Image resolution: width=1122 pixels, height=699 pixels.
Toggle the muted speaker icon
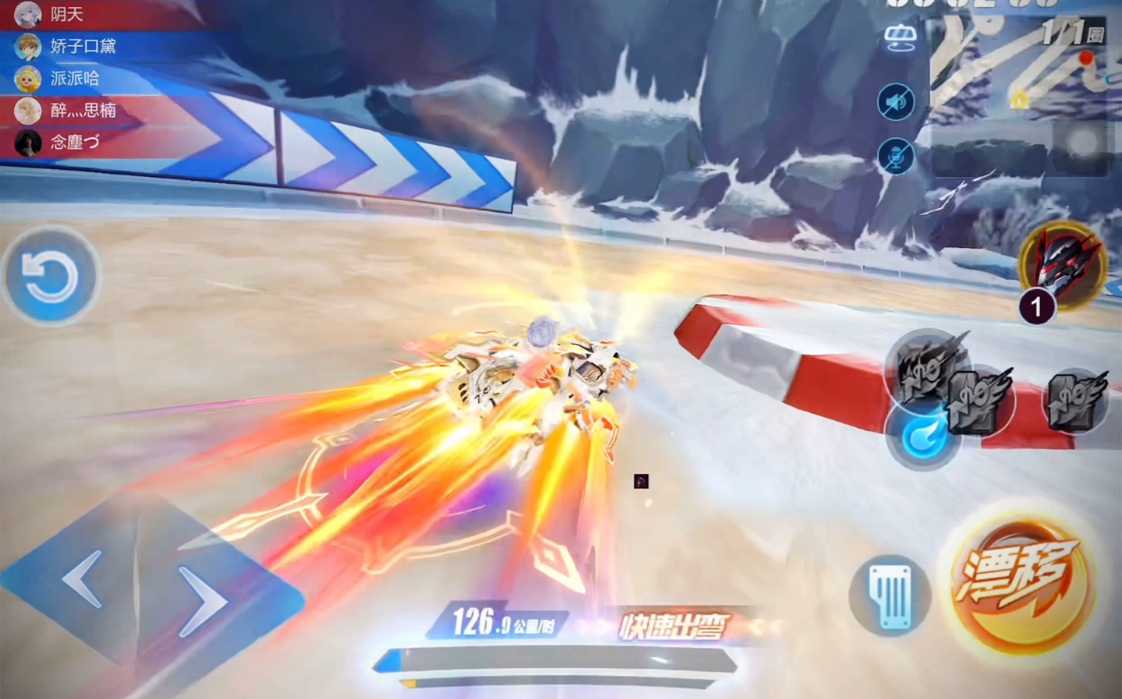[896, 102]
